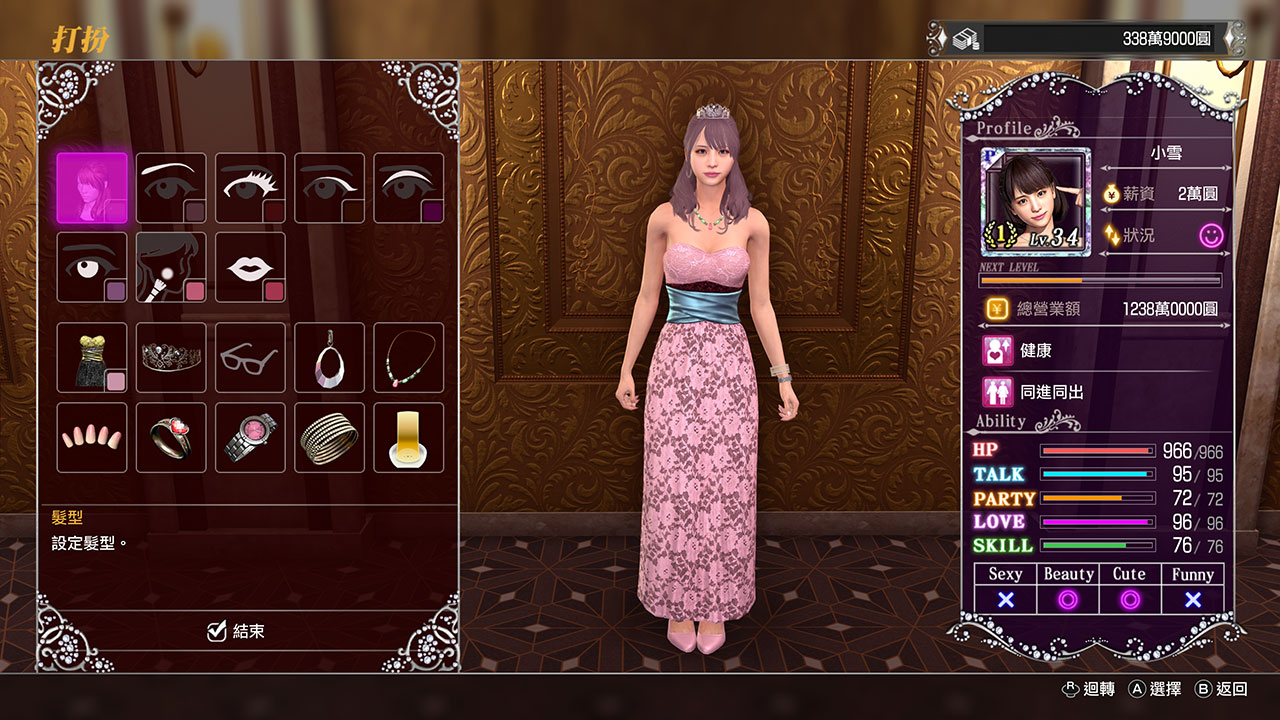This screenshot has width=1280, height=720.
Task: Click the 結束 finish button
Action: tap(236, 631)
